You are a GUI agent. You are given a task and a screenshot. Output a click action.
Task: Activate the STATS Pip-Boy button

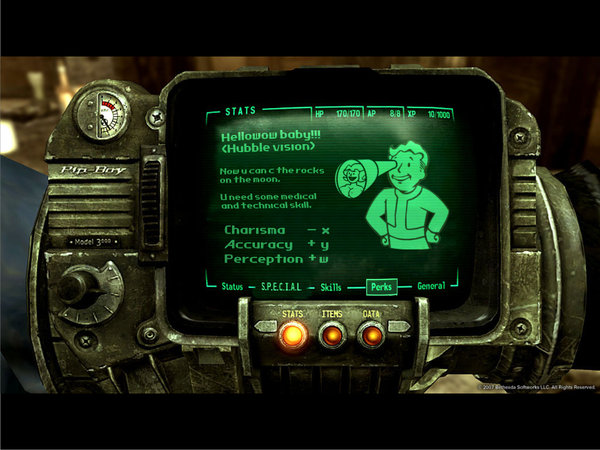pyautogui.click(x=293, y=335)
